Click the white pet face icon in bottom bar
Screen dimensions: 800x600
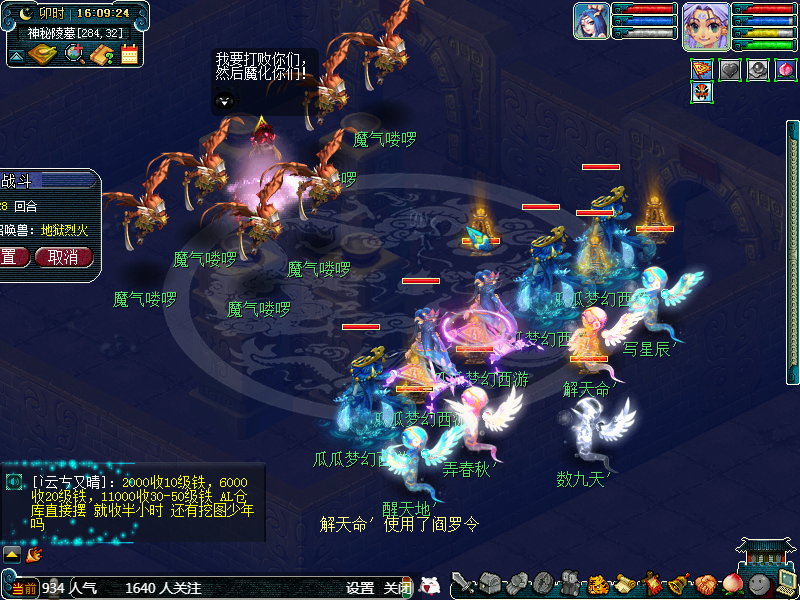(x=430, y=586)
